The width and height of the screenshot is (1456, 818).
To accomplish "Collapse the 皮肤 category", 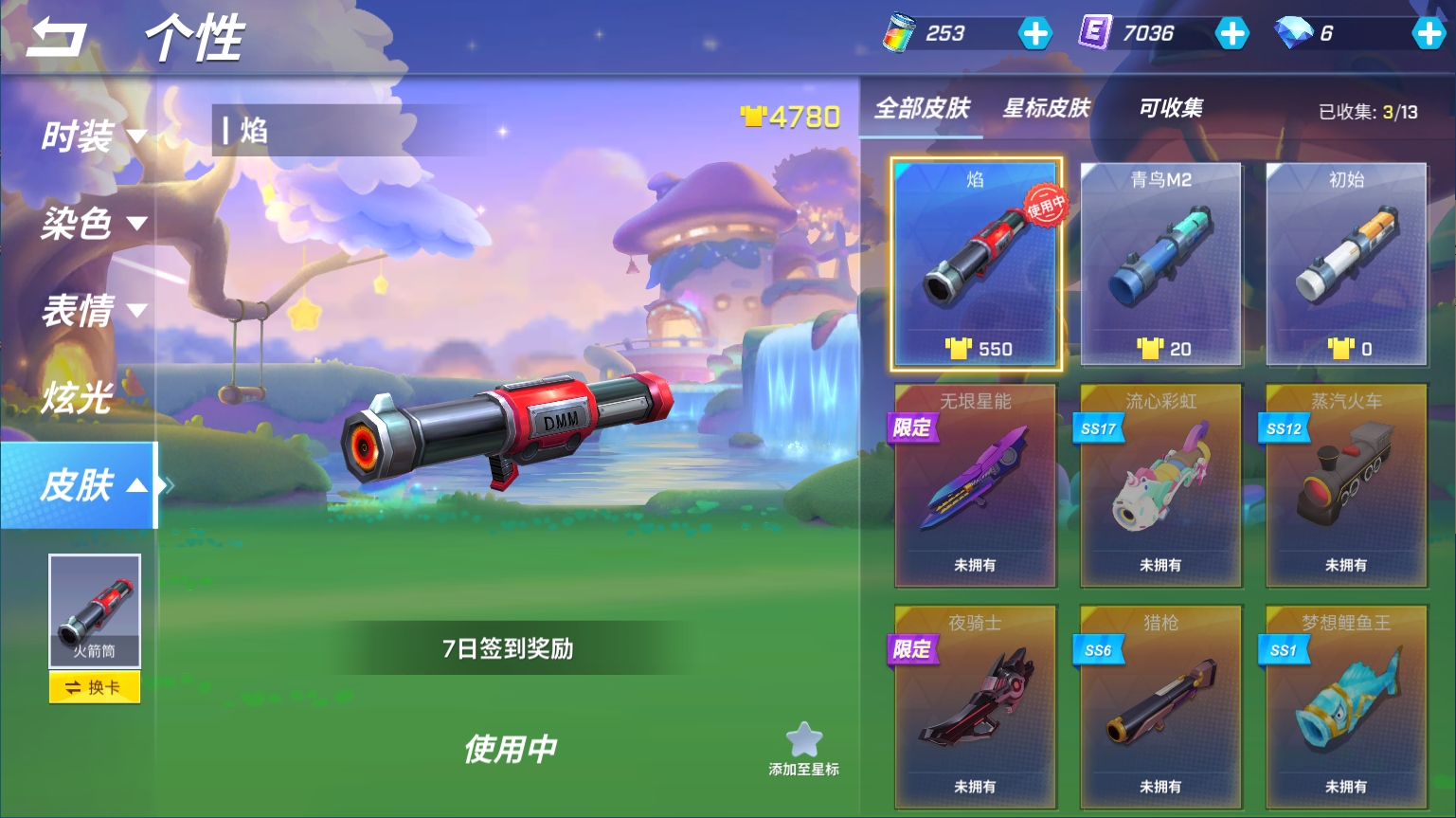I will (93, 485).
